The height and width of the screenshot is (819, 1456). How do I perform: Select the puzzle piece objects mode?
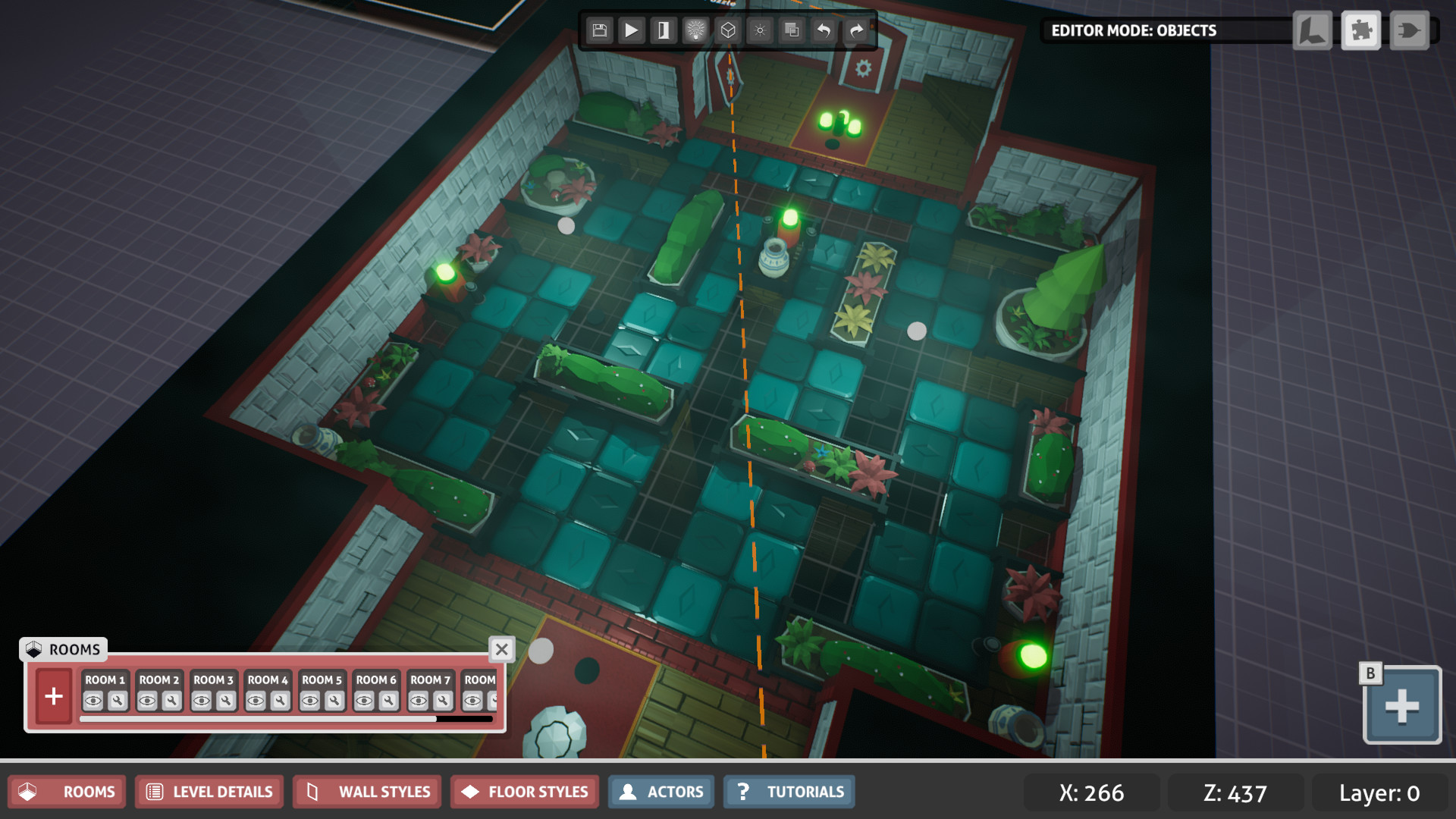point(1361,31)
